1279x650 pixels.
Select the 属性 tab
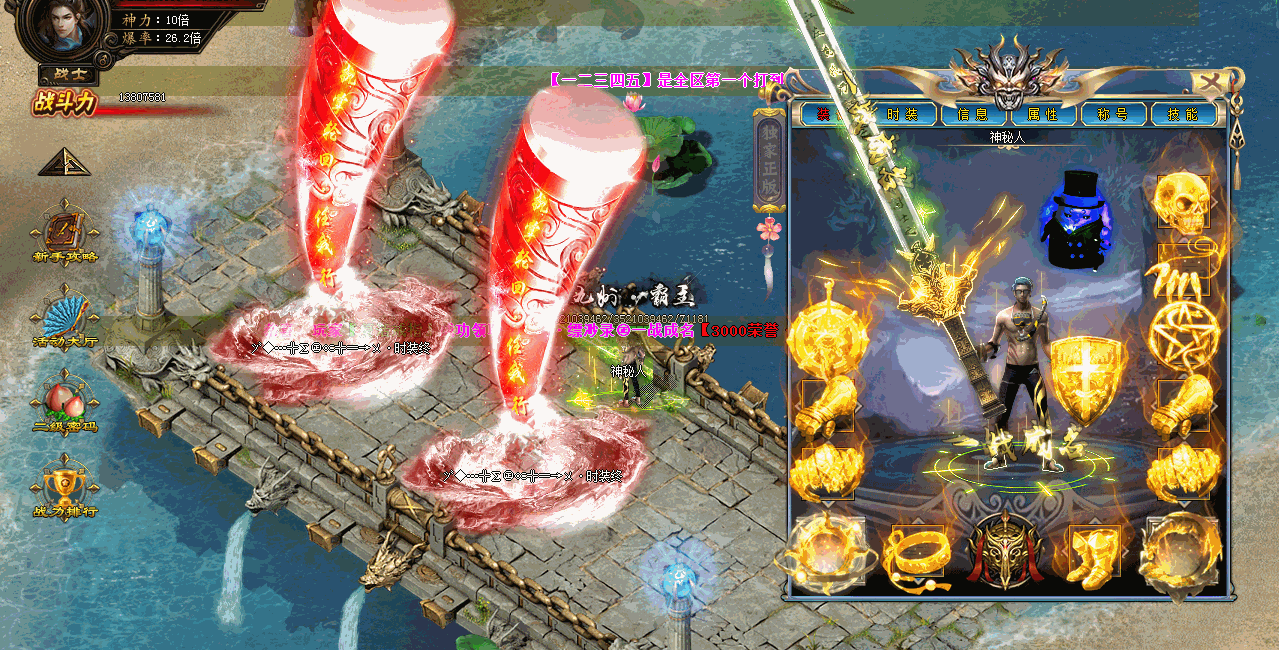click(x=1042, y=115)
